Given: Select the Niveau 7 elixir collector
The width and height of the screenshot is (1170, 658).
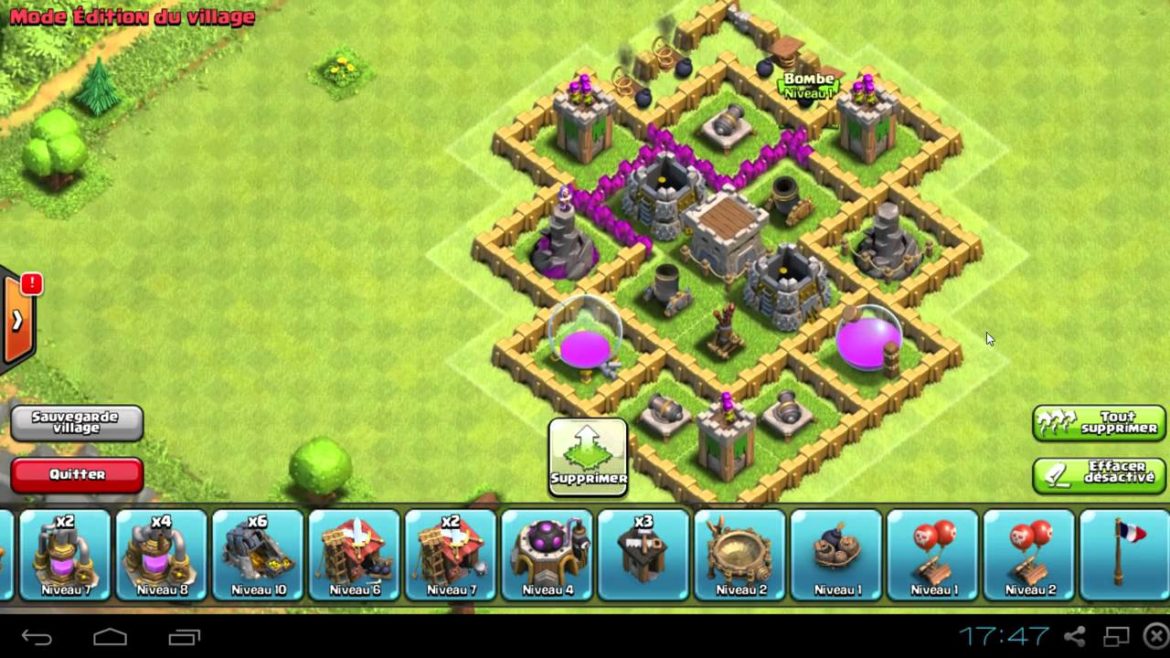Looking at the screenshot, I should [65, 555].
